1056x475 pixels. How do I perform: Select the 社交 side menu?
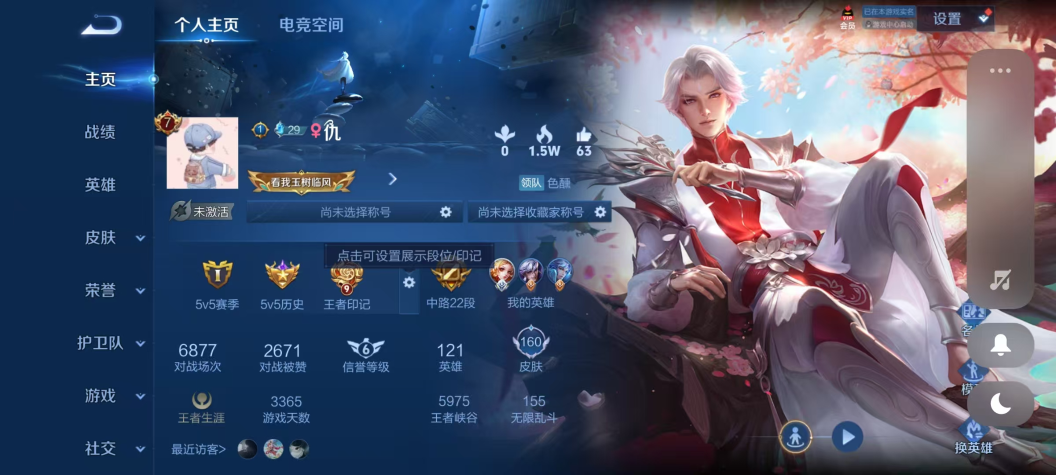(x=112, y=448)
